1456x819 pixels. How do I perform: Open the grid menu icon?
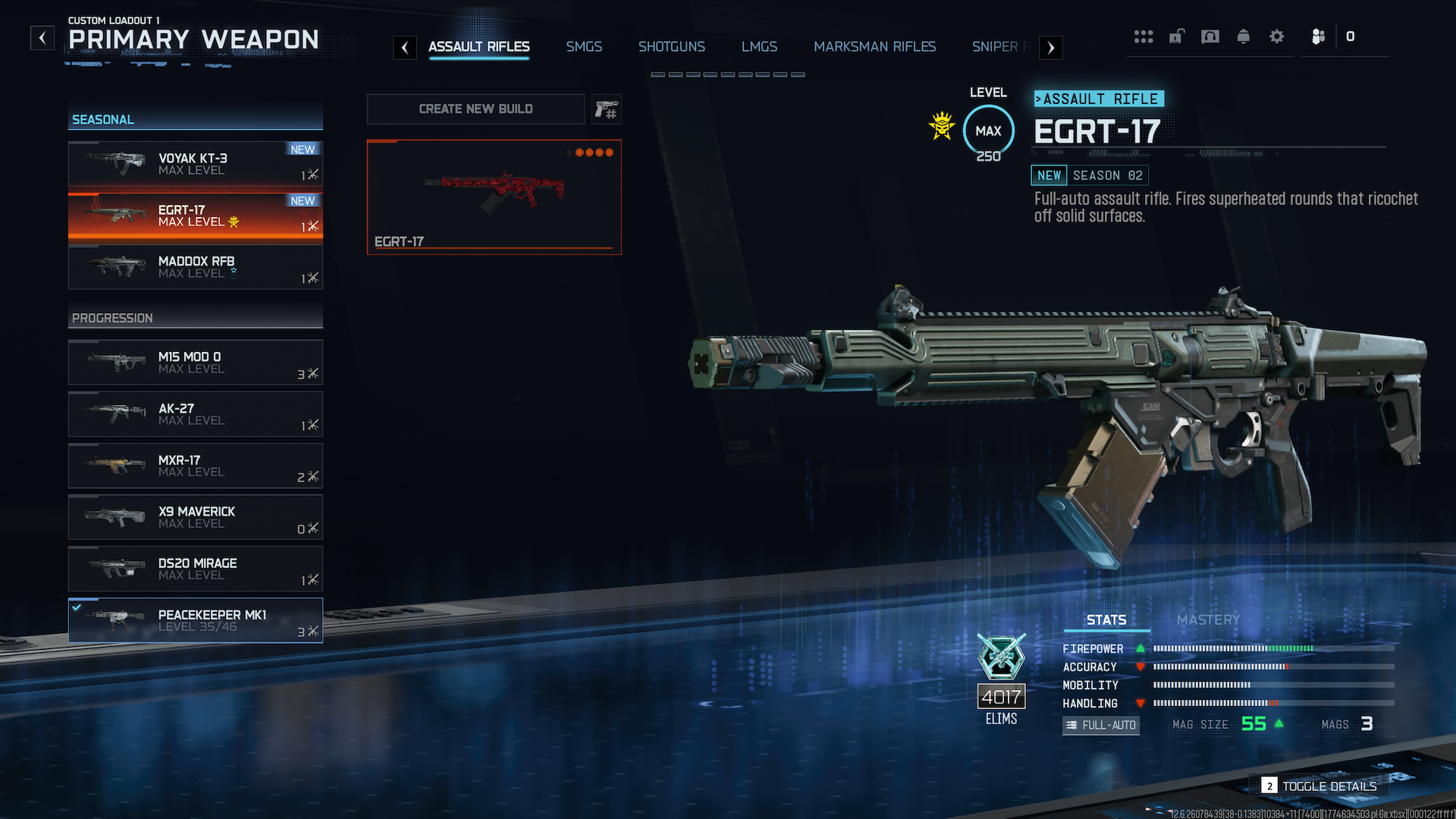tap(1144, 36)
